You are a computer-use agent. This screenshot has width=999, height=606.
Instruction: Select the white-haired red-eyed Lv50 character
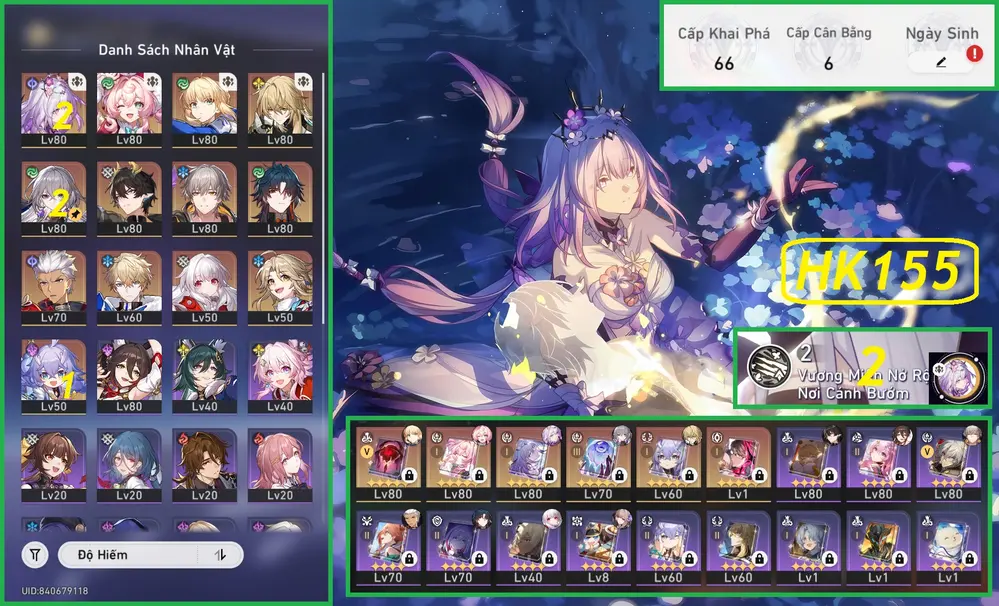click(204, 287)
